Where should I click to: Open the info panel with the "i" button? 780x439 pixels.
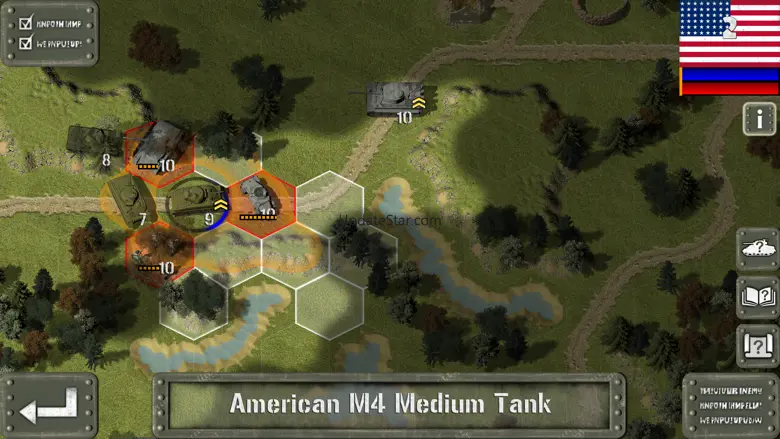tap(759, 118)
